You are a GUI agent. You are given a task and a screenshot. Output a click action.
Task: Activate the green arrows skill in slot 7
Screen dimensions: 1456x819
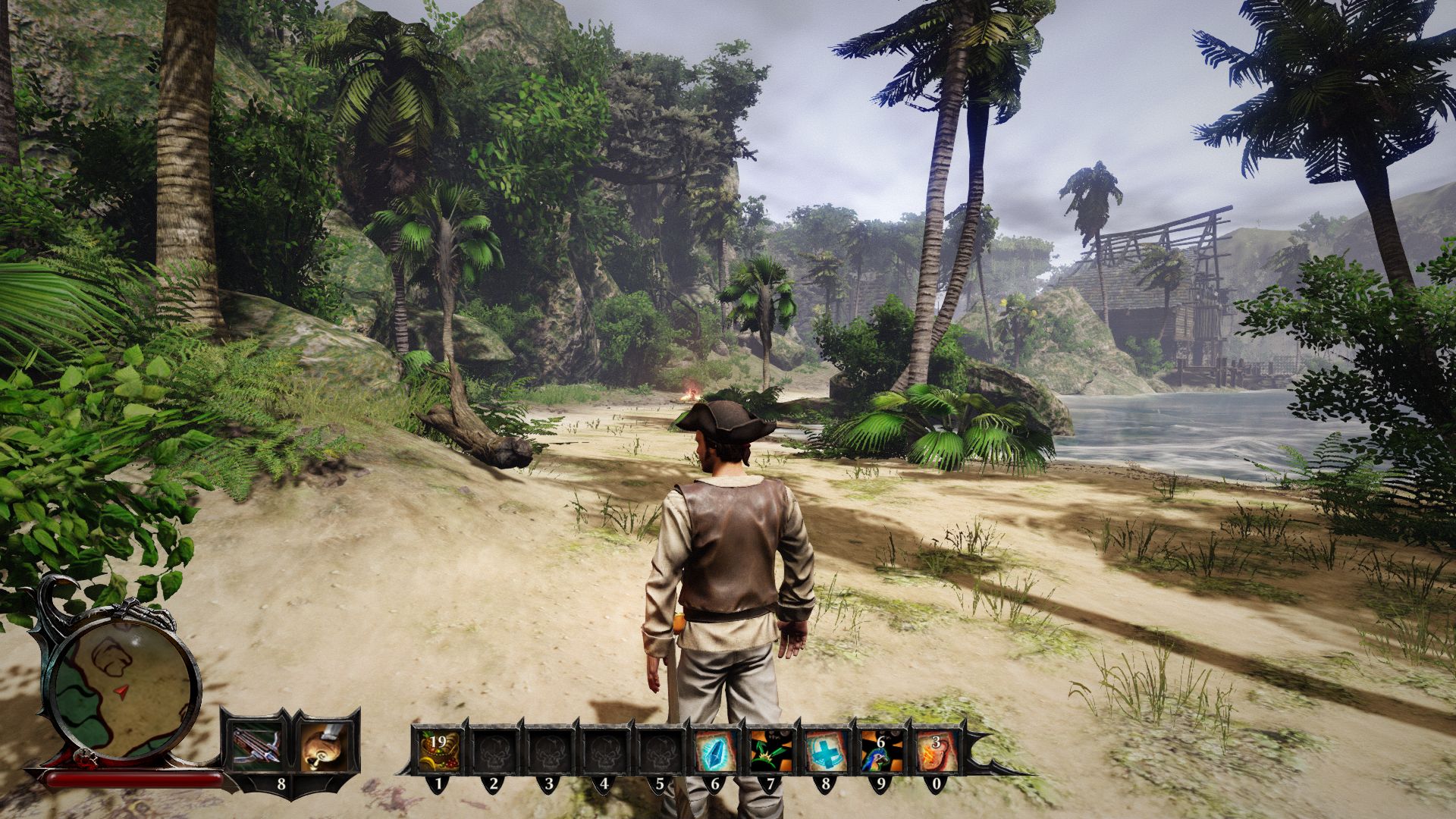click(x=770, y=751)
